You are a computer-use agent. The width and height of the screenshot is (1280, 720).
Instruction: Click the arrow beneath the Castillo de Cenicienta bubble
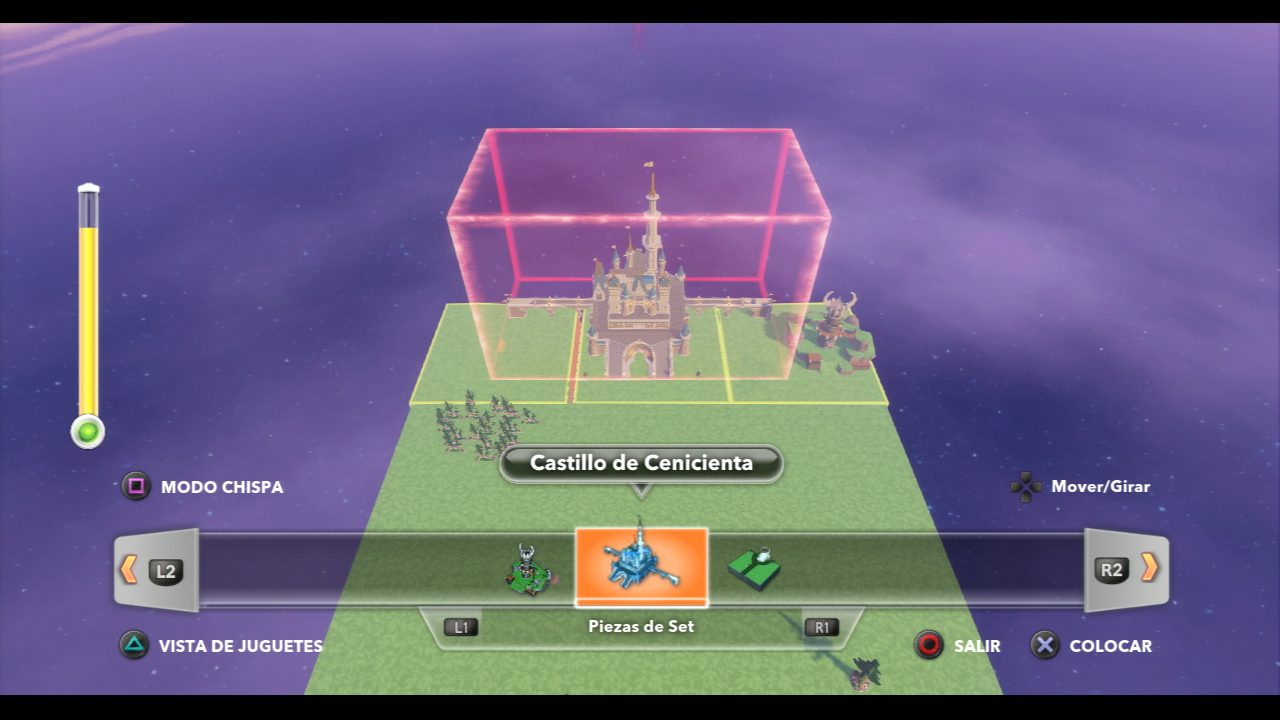pos(640,490)
